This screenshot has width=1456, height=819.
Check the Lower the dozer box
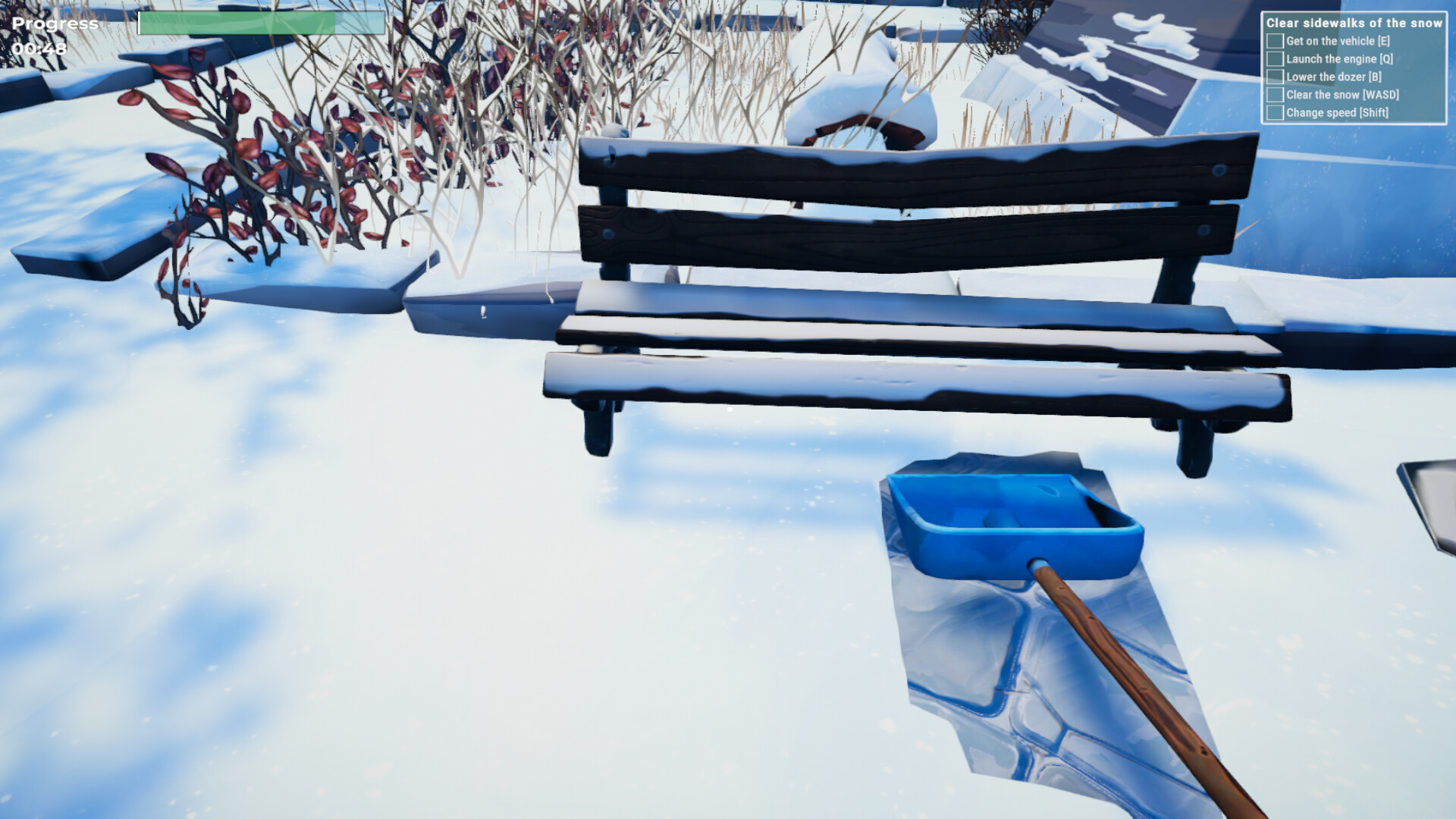click(x=1276, y=77)
